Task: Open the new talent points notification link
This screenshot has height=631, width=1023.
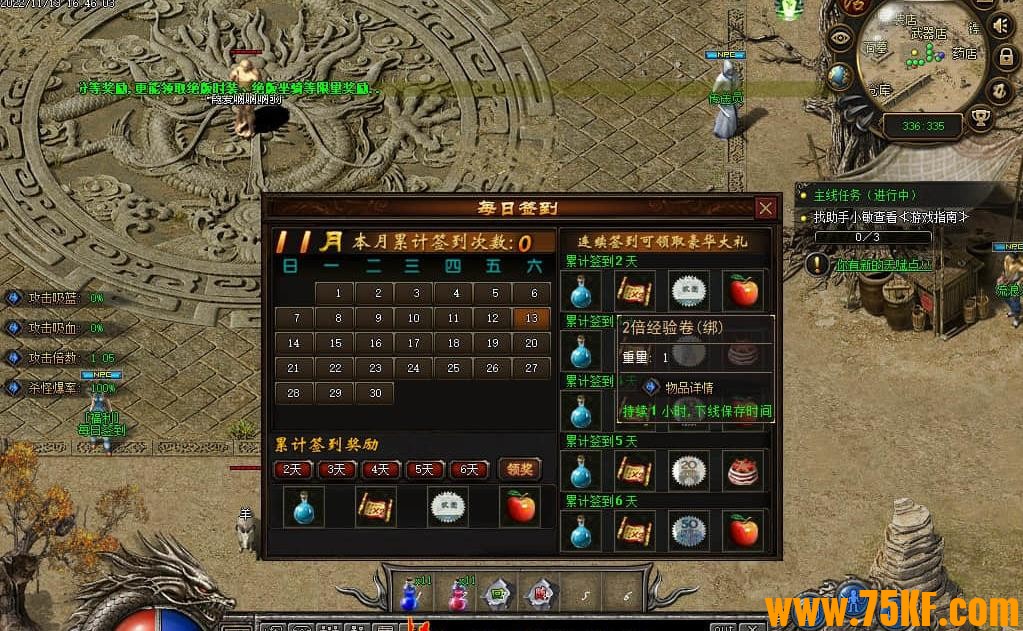Action: coord(883,265)
